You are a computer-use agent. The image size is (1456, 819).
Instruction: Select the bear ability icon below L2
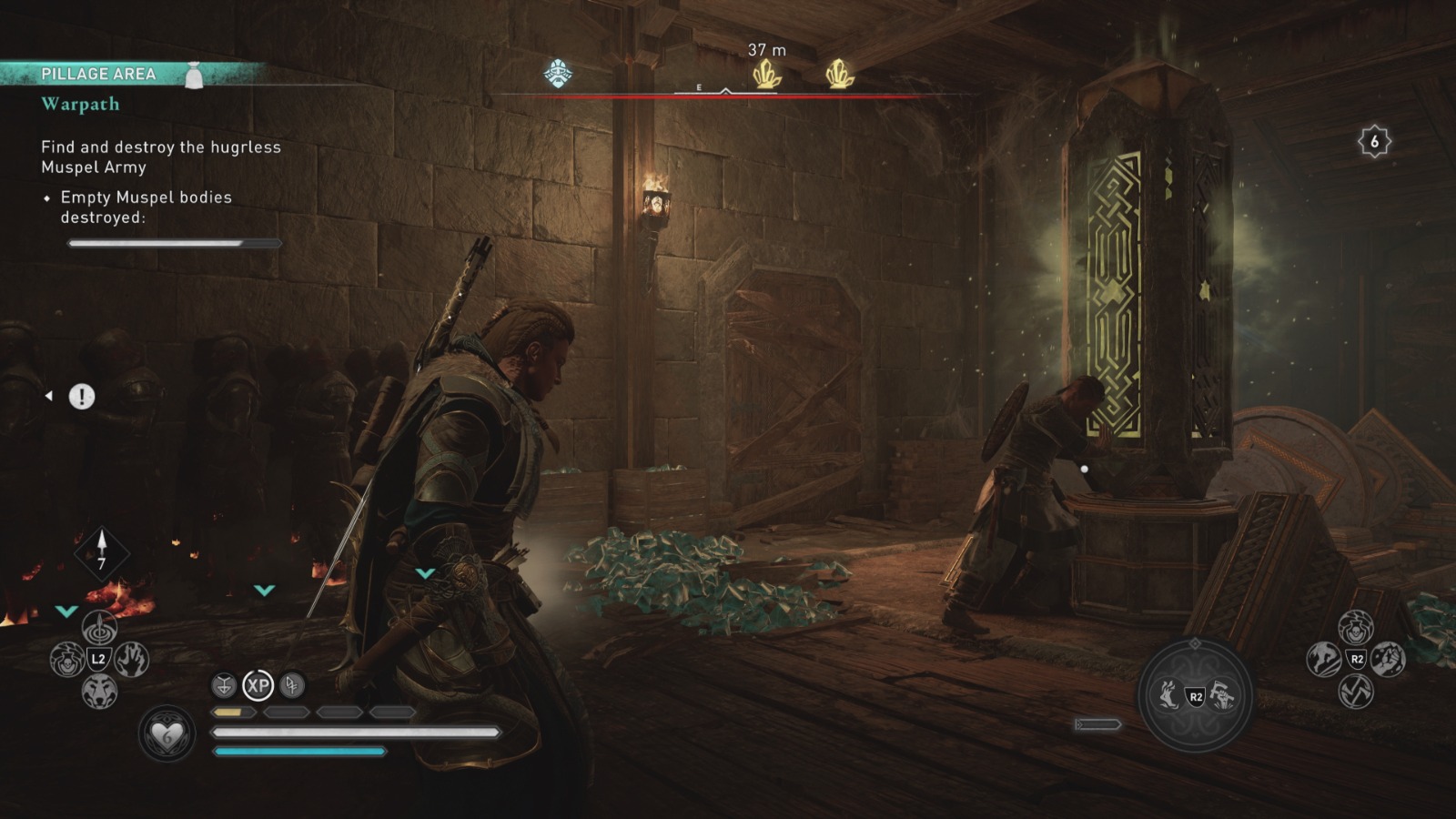click(x=98, y=690)
